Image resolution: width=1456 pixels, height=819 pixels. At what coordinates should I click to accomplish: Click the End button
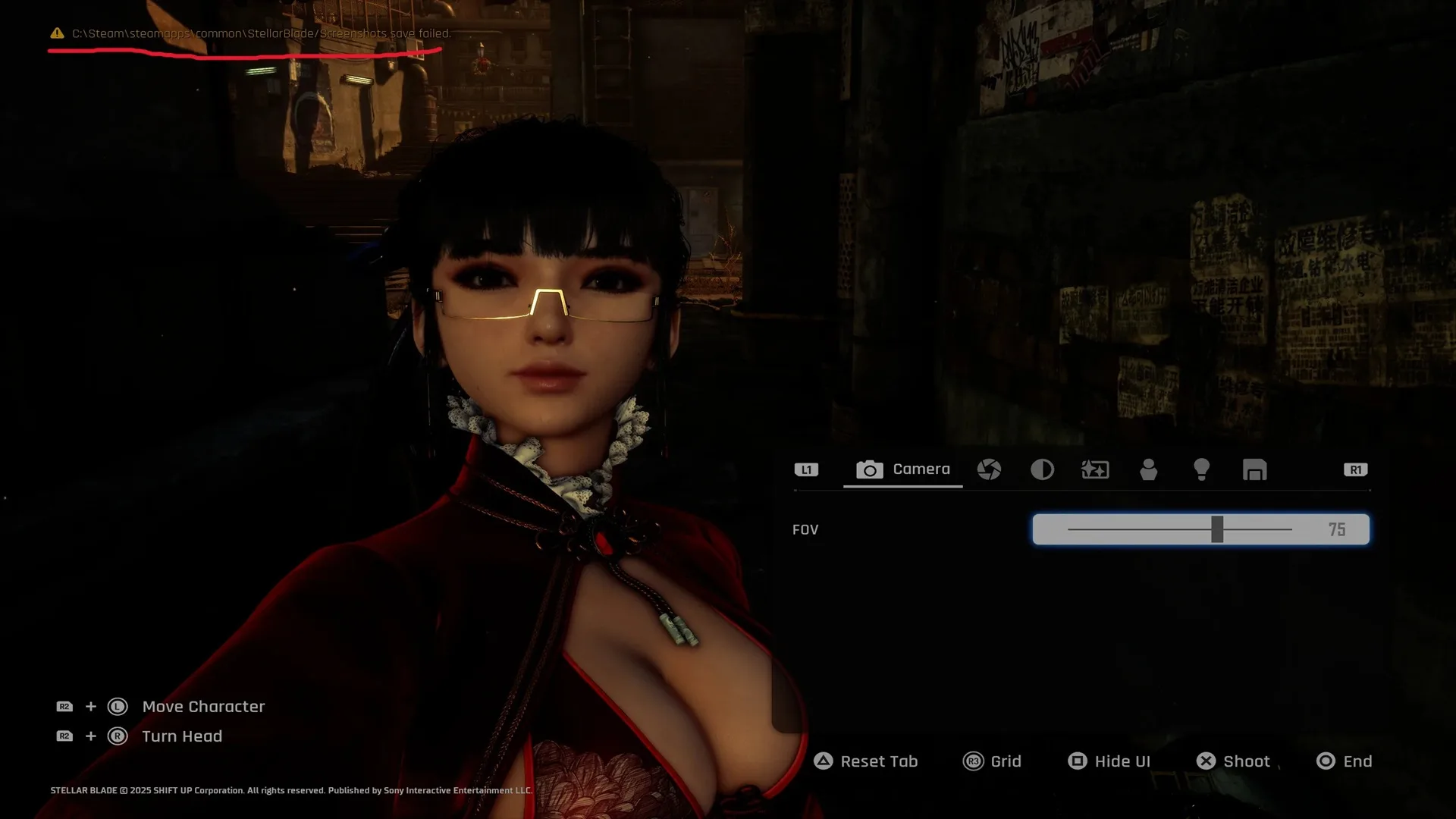click(1343, 761)
